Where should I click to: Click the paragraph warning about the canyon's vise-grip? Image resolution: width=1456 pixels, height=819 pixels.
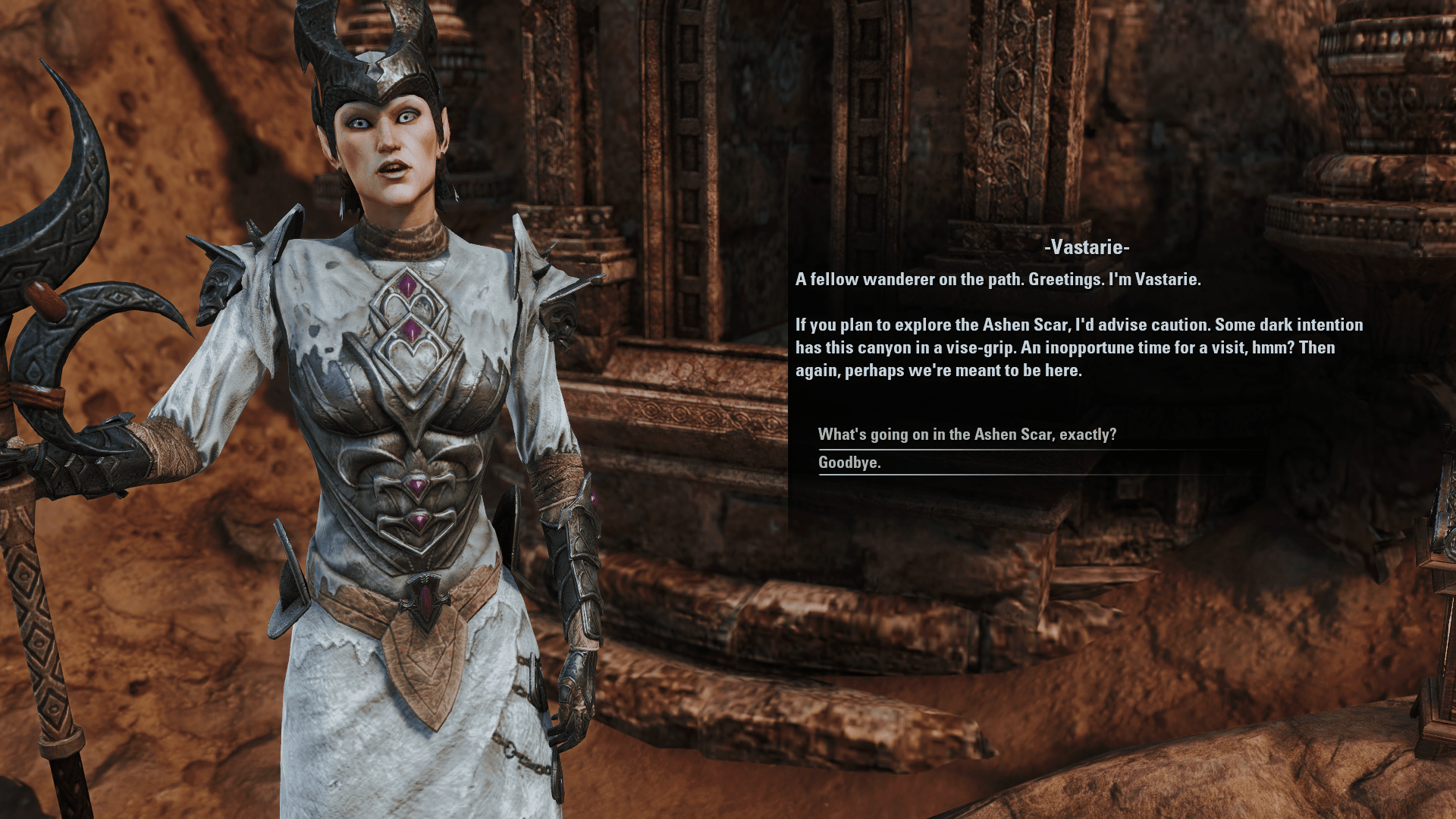(x=1077, y=348)
